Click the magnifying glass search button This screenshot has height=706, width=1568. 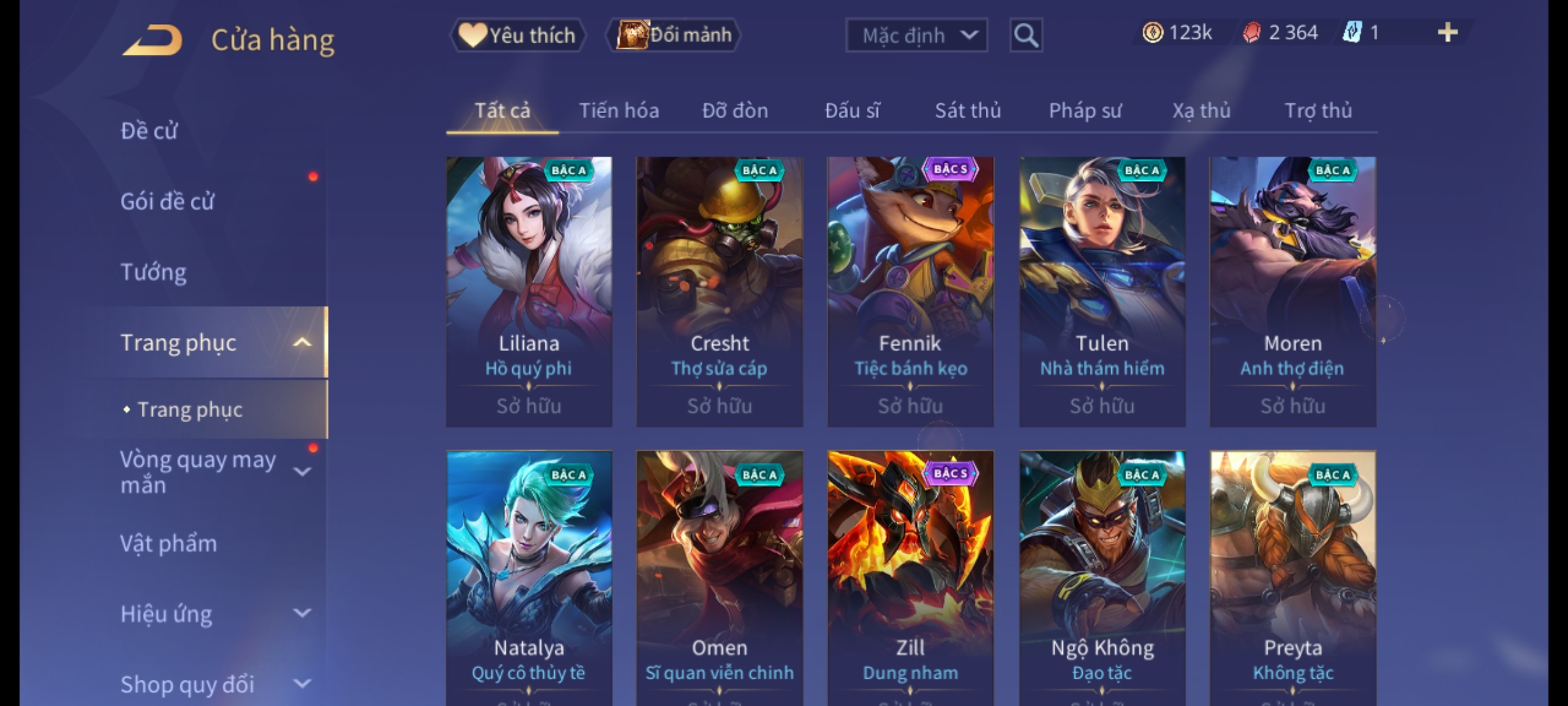[1026, 35]
